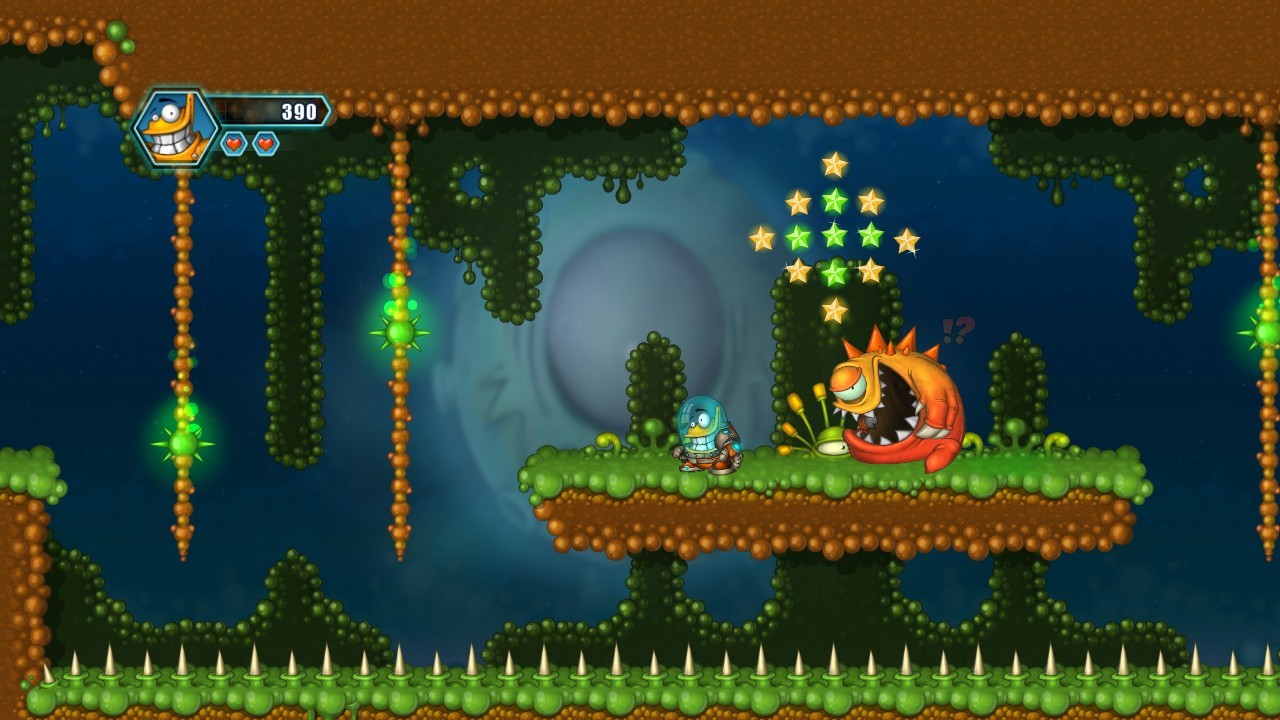1280x720 pixels.
Task: Click the '!?' surprise indicator above the monster
Action: pyautogui.click(x=955, y=328)
